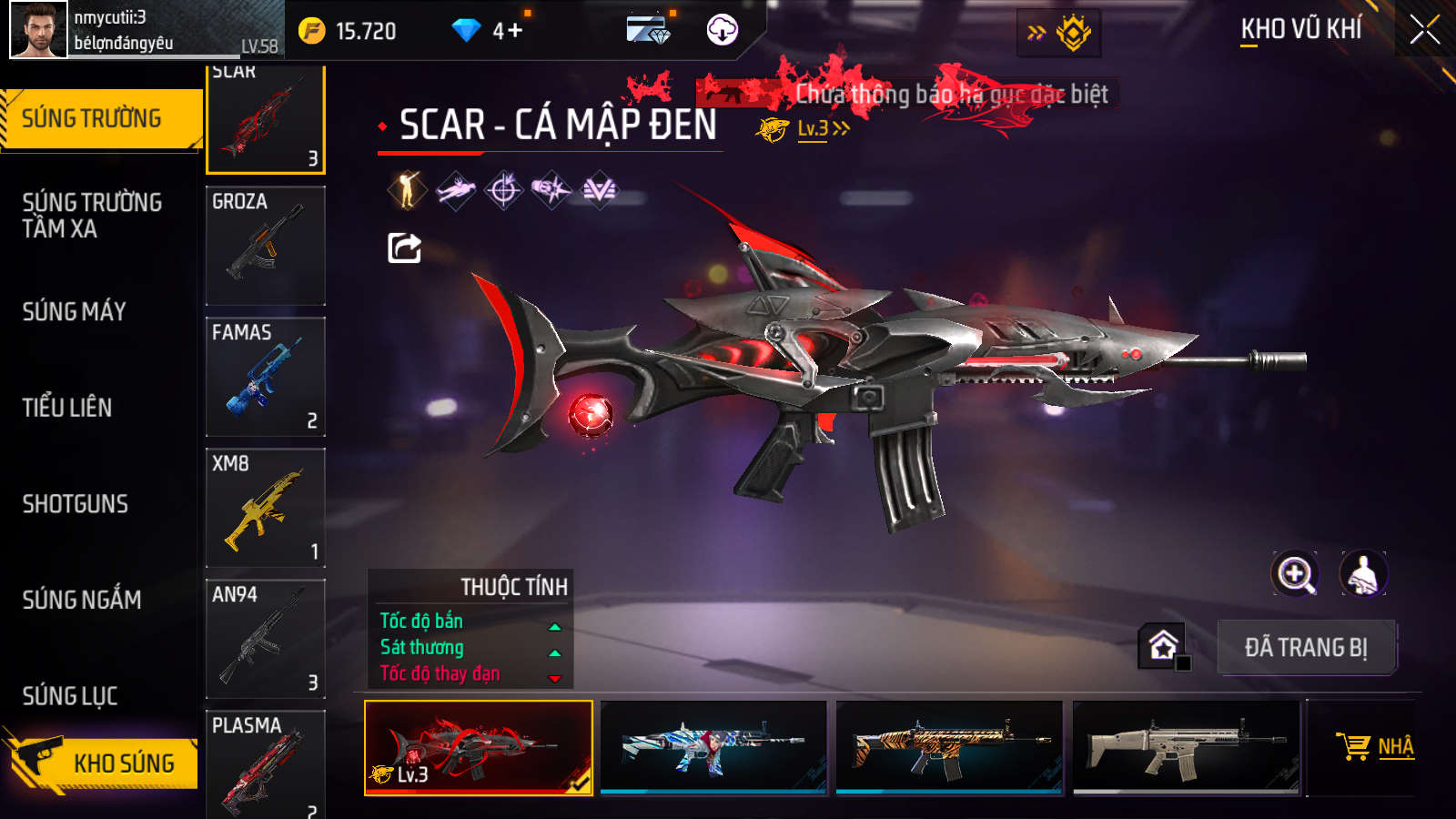Screen dimensions: 1456x819
Task: Select the tiger-stripe SCAR skin thumbnail
Action: coord(949,747)
